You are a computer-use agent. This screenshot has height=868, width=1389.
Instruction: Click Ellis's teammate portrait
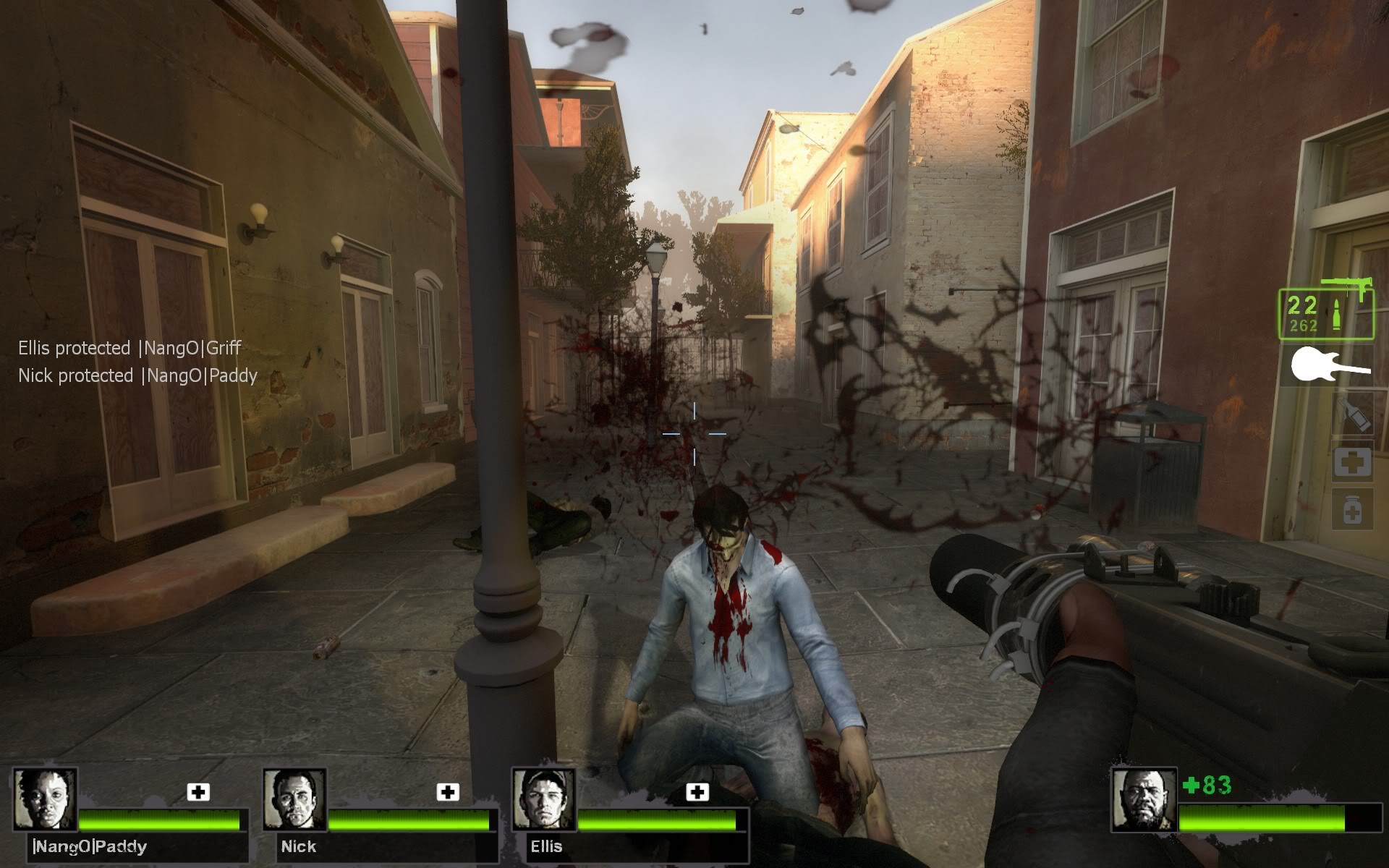(543, 799)
